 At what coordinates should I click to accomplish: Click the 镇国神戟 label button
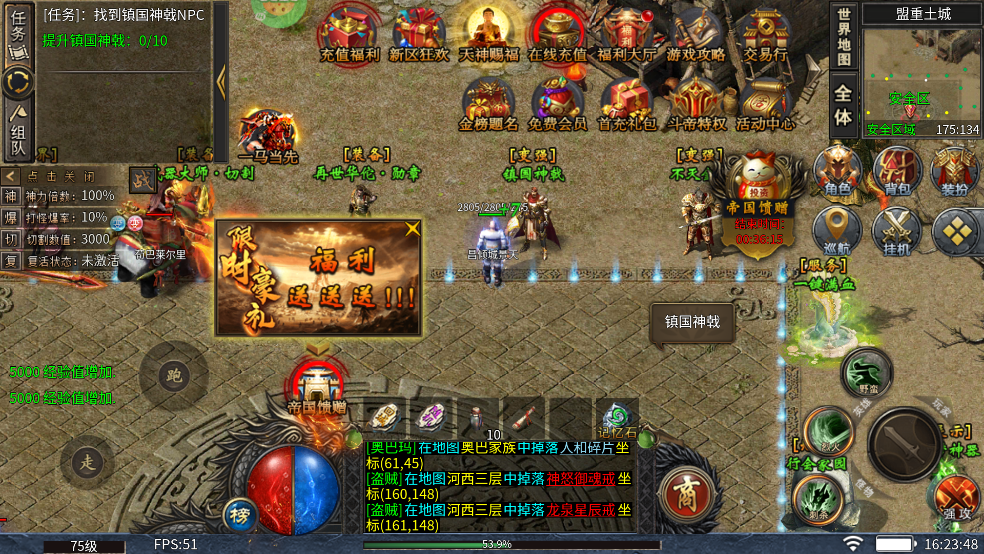pyautogui.click(x=692, y=322)
